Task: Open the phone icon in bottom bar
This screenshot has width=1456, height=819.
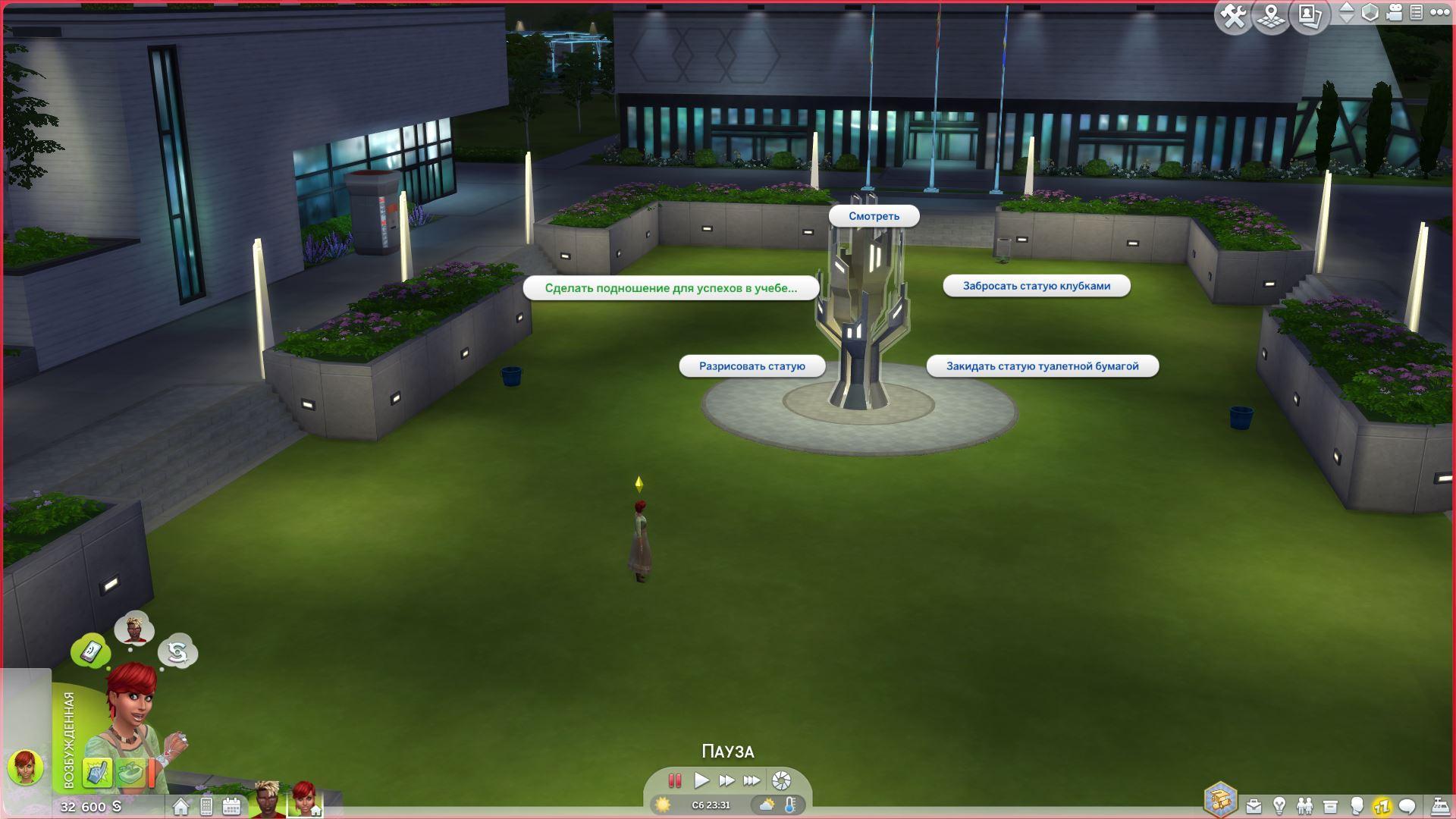Action: (206, 806)
